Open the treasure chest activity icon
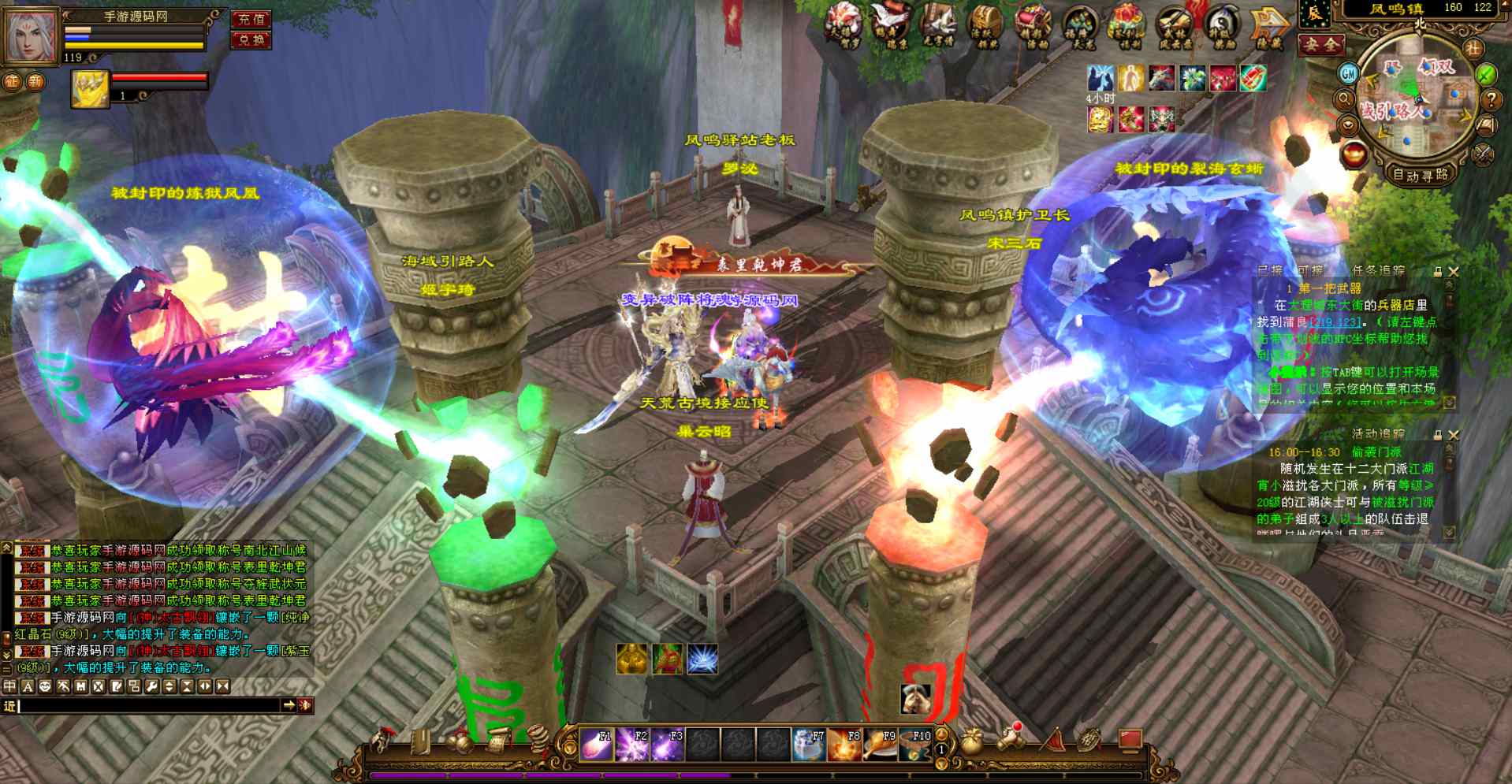Viewport: 1512px width, 784px height. pyautogui.click(x=985, y=27)
